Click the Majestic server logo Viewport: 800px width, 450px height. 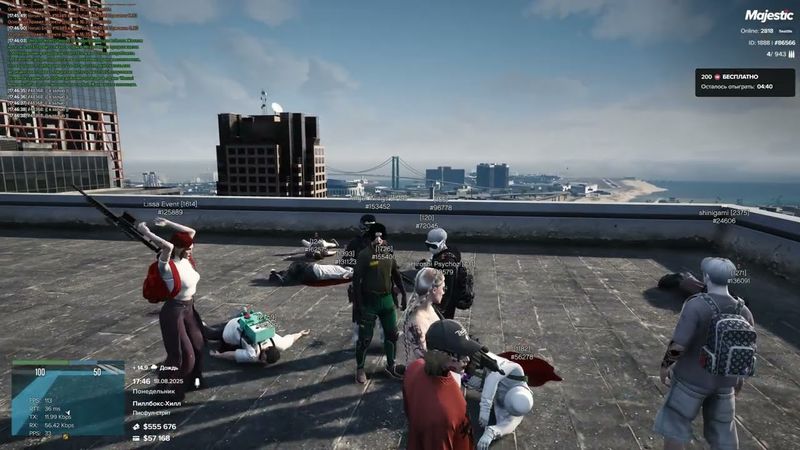[768, 16]
